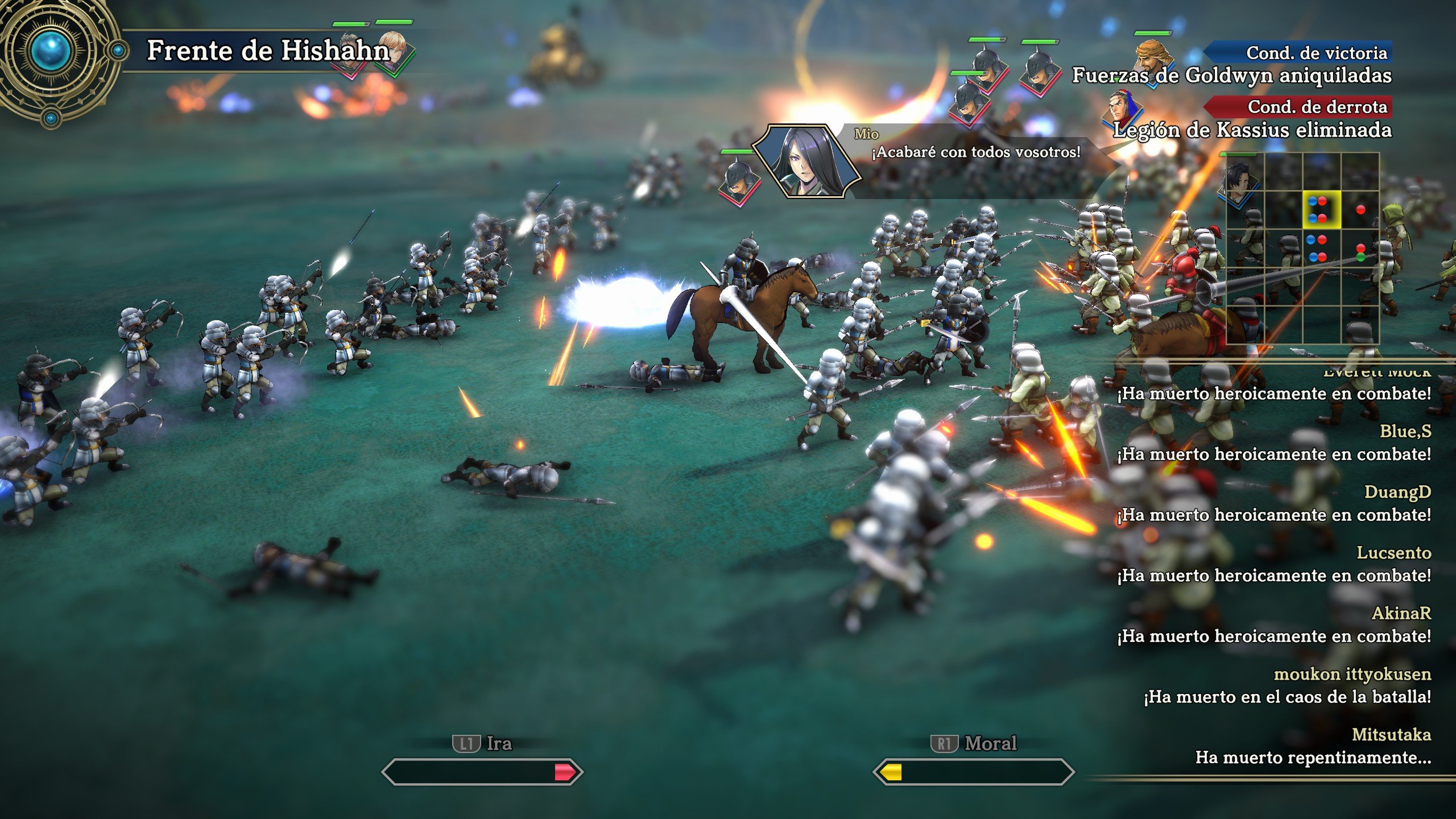Click the tactical grid minimap

tap(1302, 248)
